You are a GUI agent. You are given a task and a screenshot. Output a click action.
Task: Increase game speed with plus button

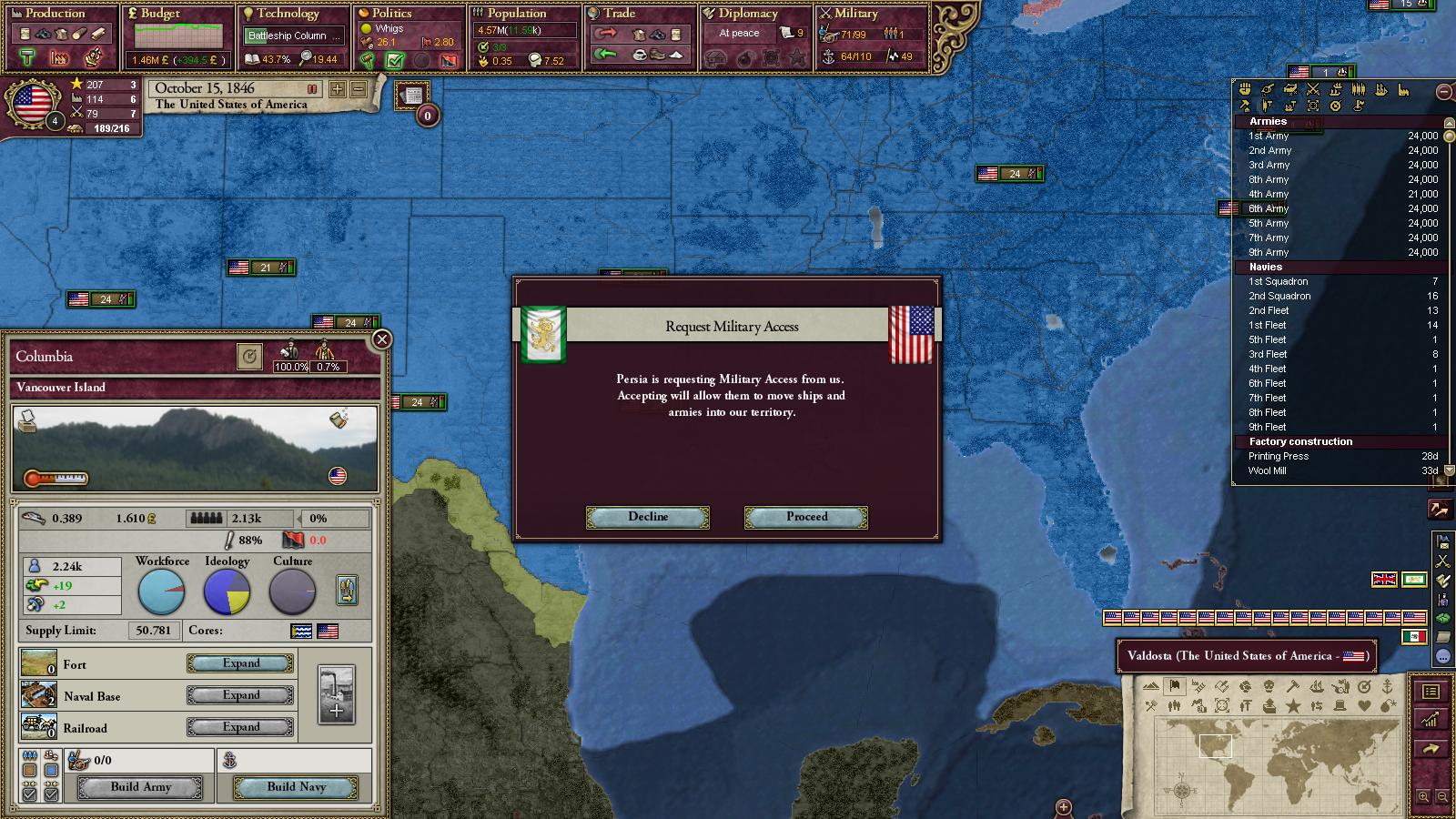[338, 89]
